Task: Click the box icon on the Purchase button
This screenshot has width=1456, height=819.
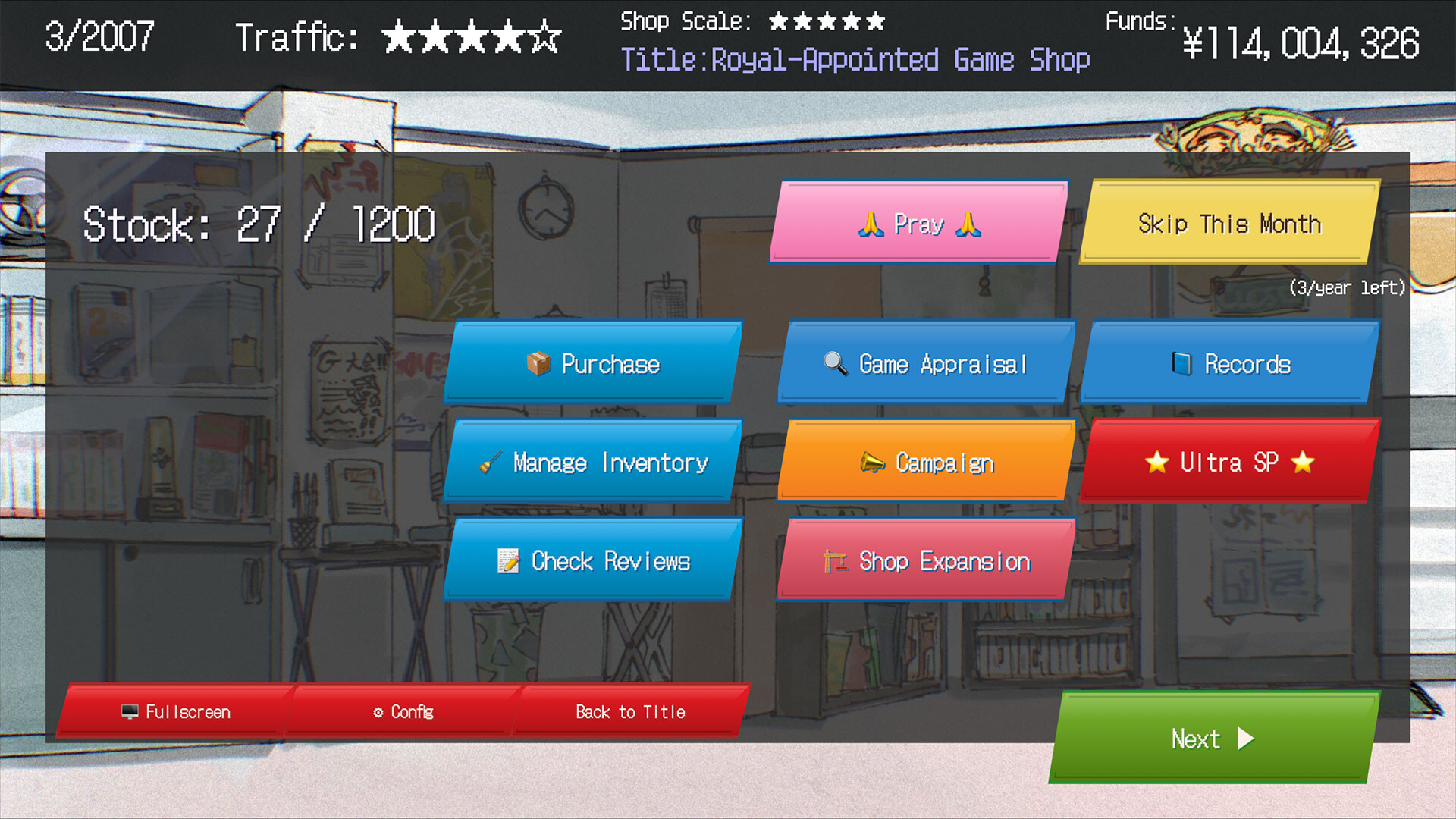Action: [540, 364]
